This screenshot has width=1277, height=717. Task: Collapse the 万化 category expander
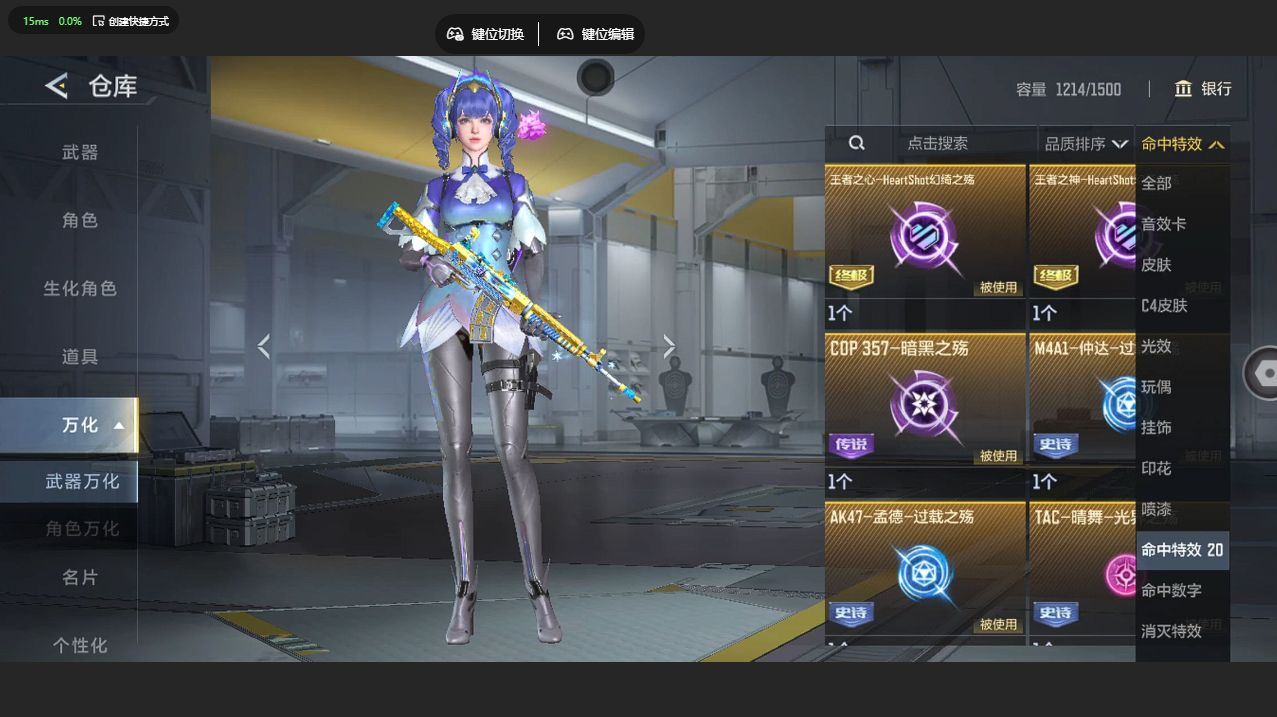pyautogui.click(x=119, y=425)
